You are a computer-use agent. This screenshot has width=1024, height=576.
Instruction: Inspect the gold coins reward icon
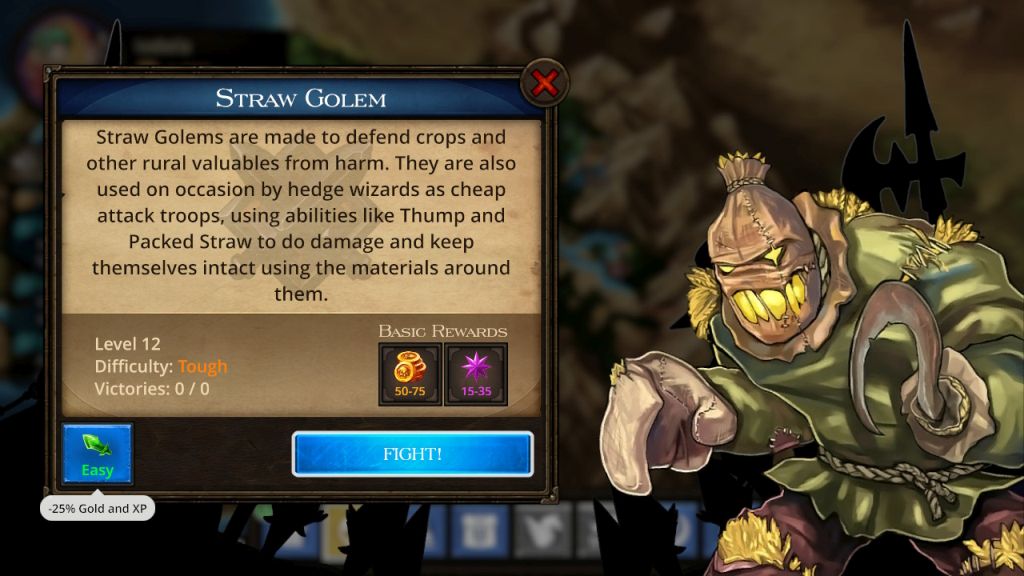click(410, 374)
